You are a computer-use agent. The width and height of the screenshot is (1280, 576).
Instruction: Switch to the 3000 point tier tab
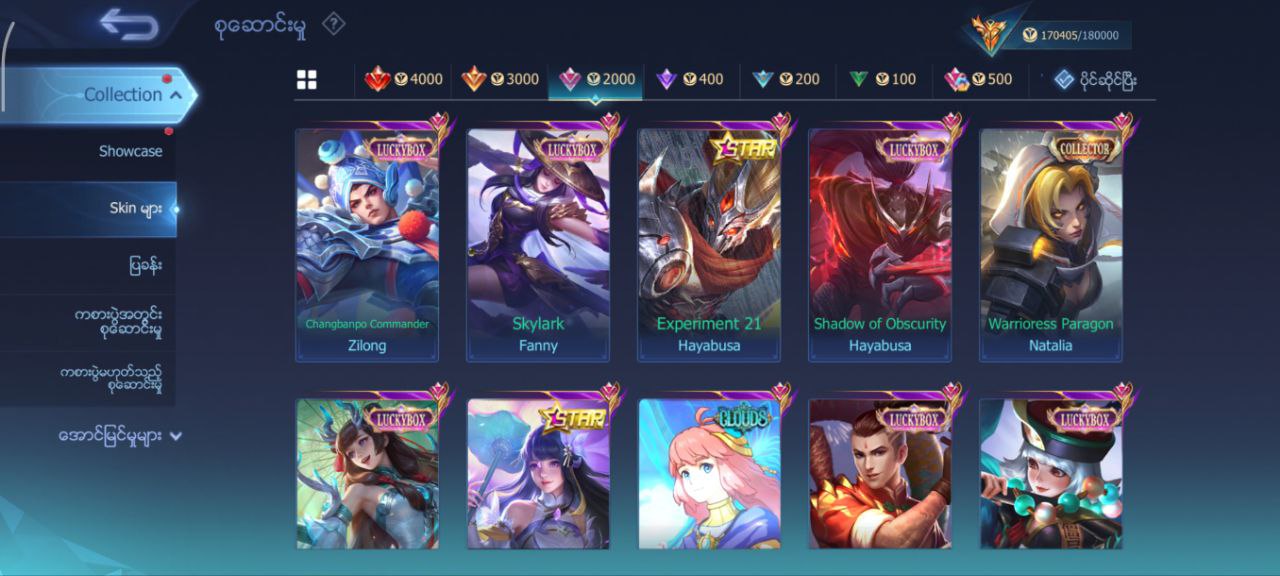point(500,79)
